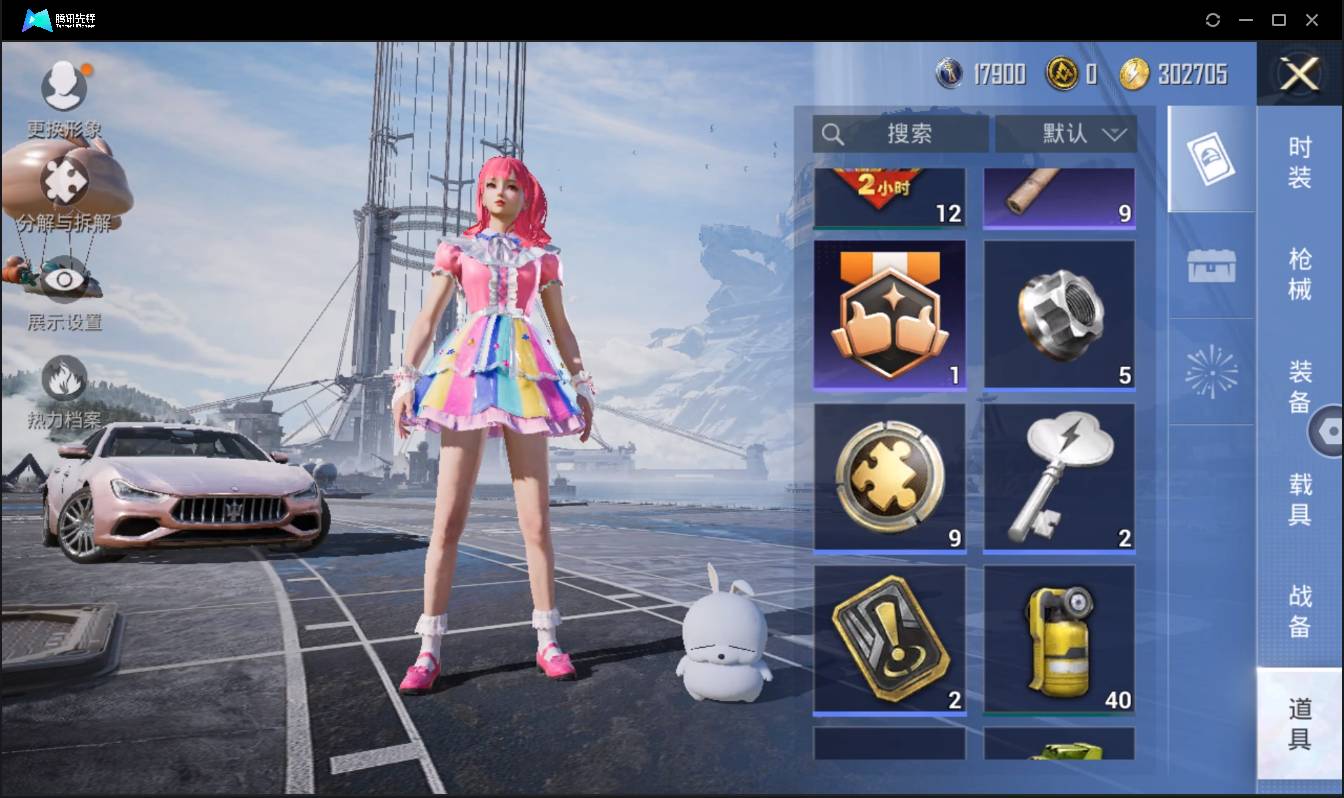This screenshot has width=1344, height=798.
Task: Switch to the 装备 equipment tab
Action: click(x=1299, y=387)
